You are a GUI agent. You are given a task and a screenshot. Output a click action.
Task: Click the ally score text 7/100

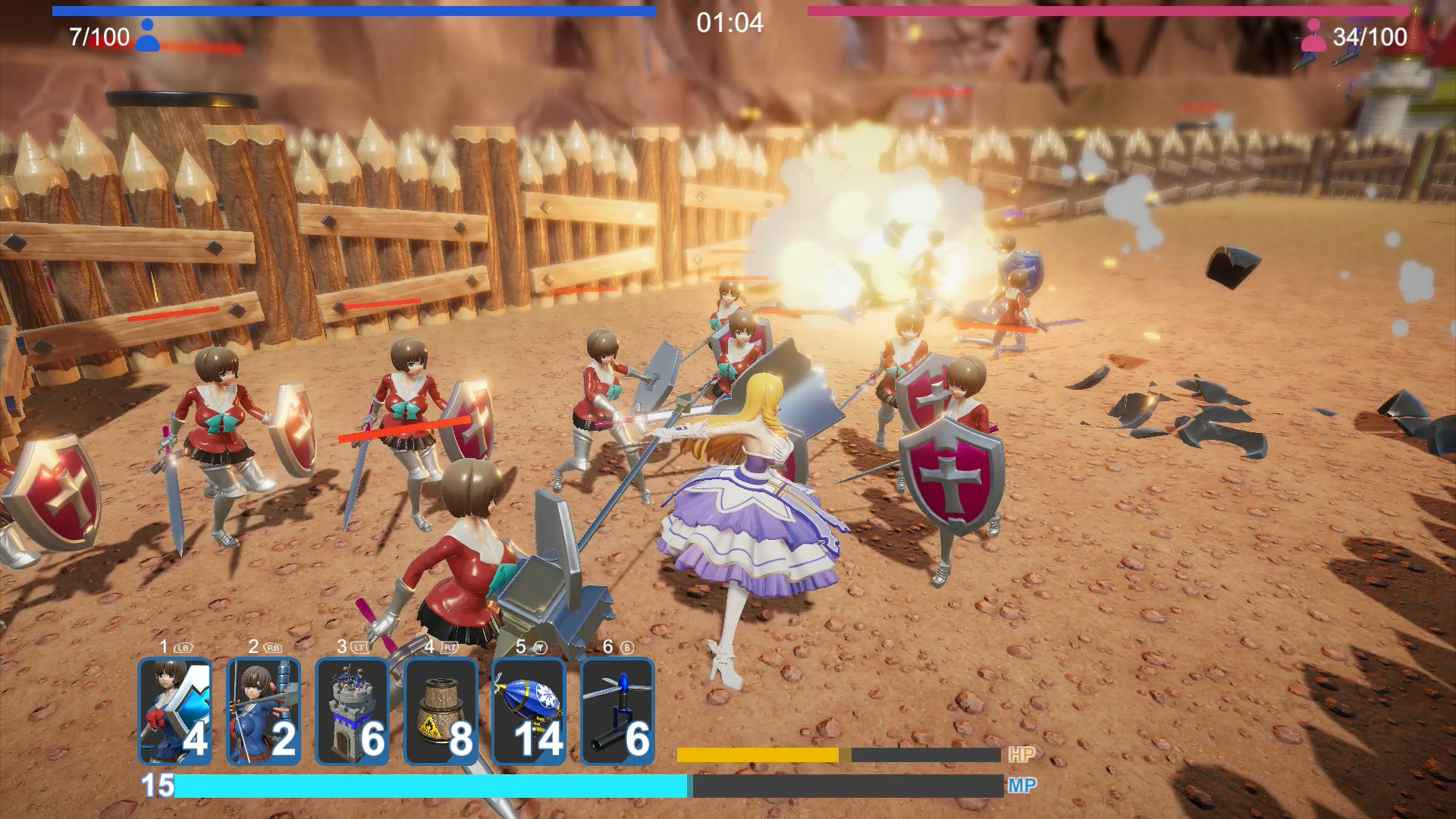coord(97,36)
